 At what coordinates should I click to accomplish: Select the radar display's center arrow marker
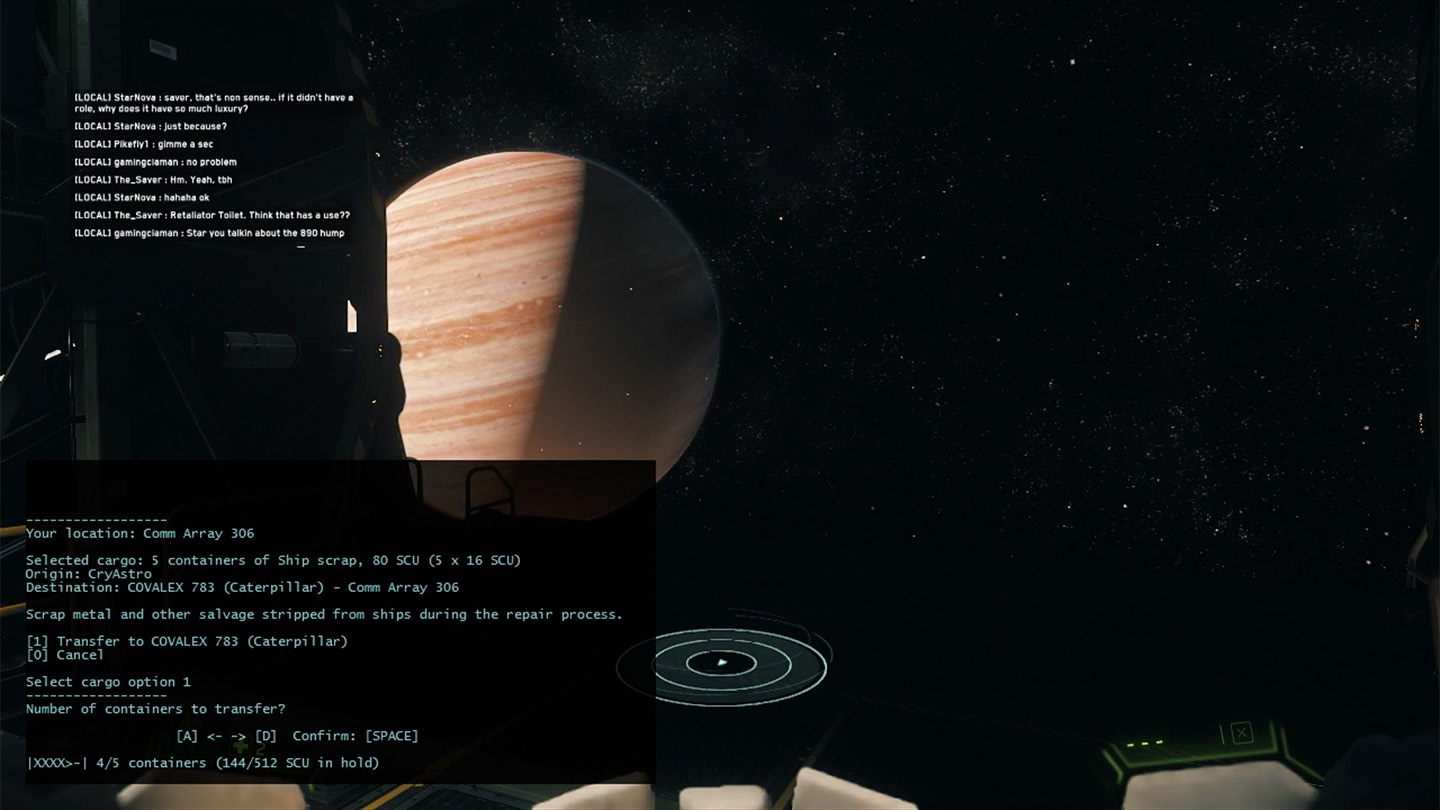coord(722,663)
